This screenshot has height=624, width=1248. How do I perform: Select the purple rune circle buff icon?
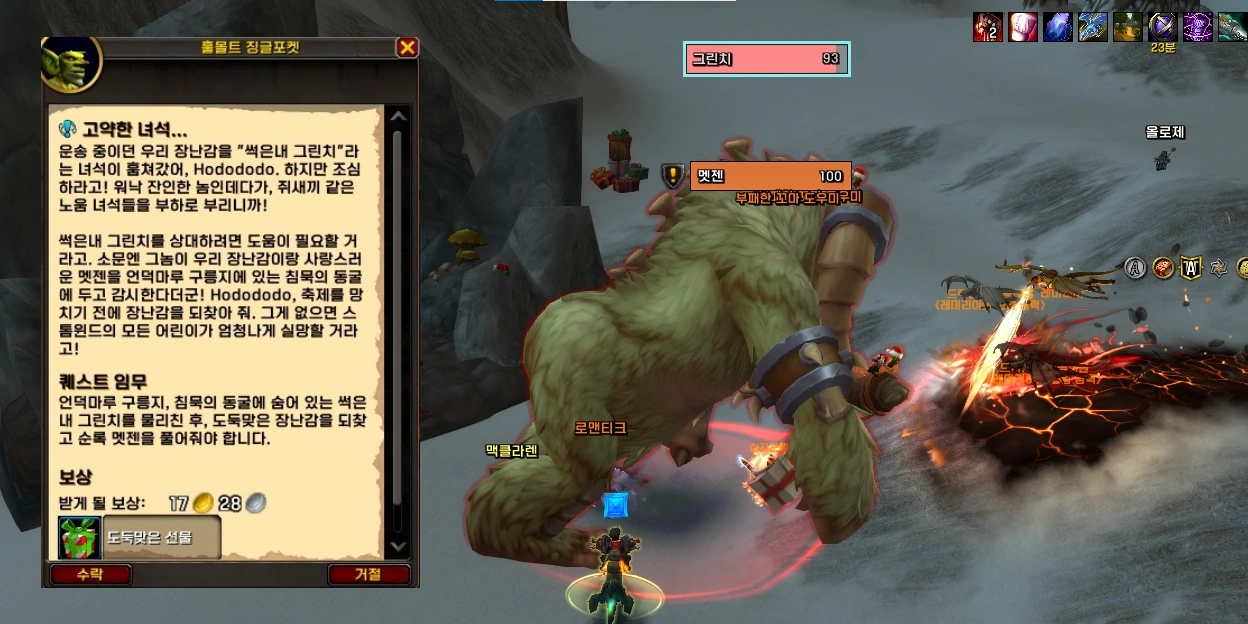click(1197, 27)
